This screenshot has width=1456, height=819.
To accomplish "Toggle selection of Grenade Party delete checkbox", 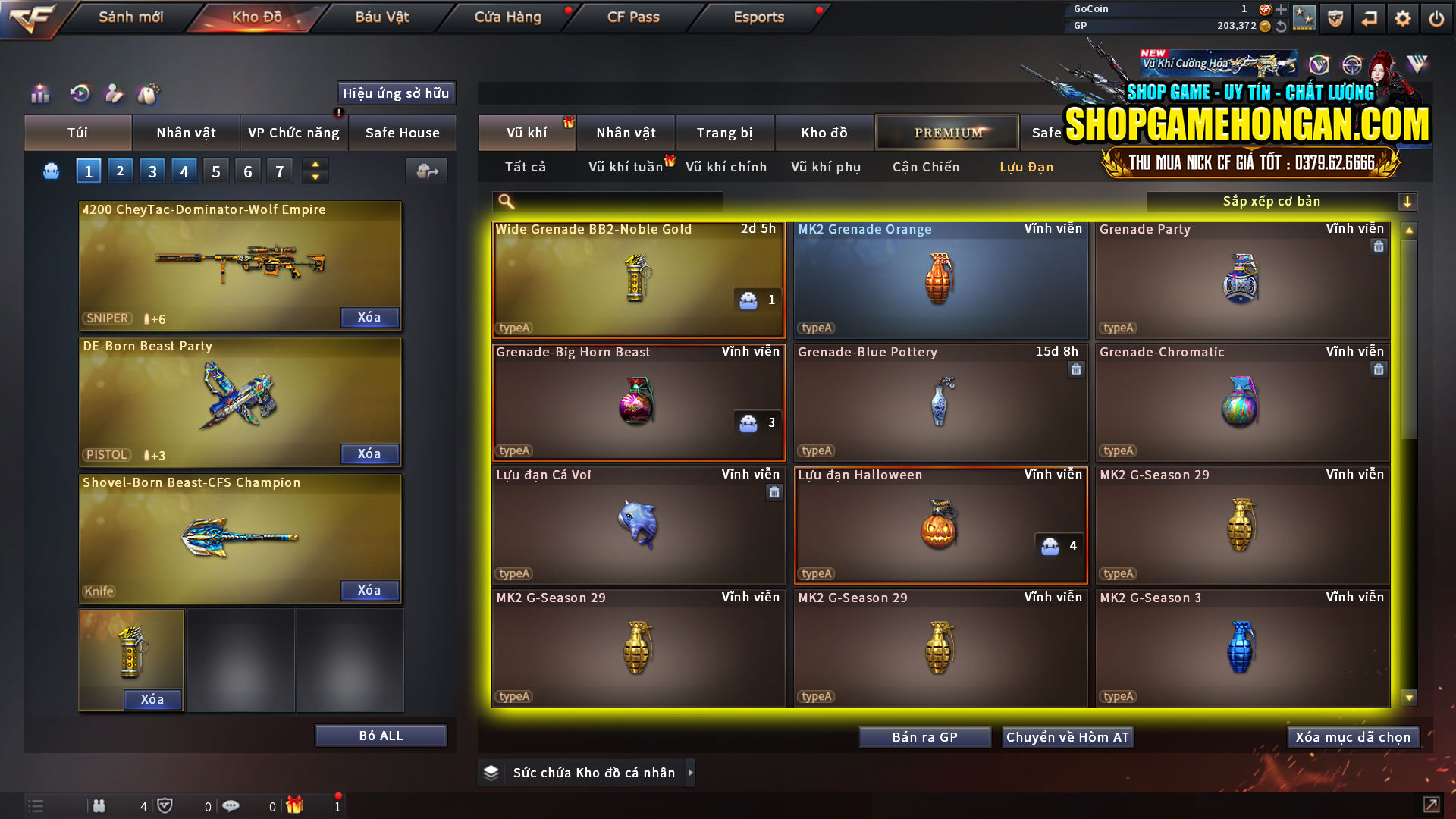I will pos(1379,246).
